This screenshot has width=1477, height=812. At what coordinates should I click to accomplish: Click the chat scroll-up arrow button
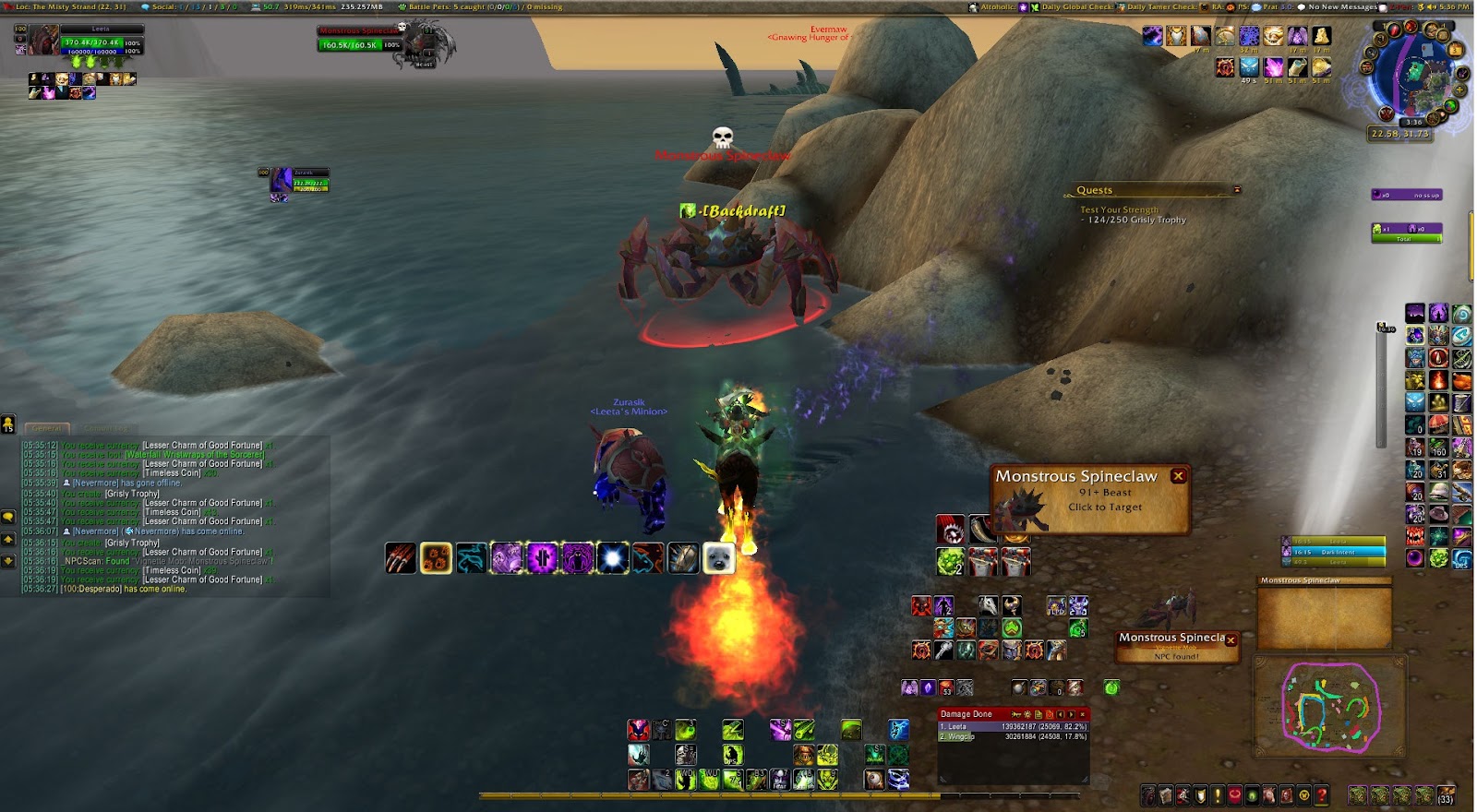(8, 539)
